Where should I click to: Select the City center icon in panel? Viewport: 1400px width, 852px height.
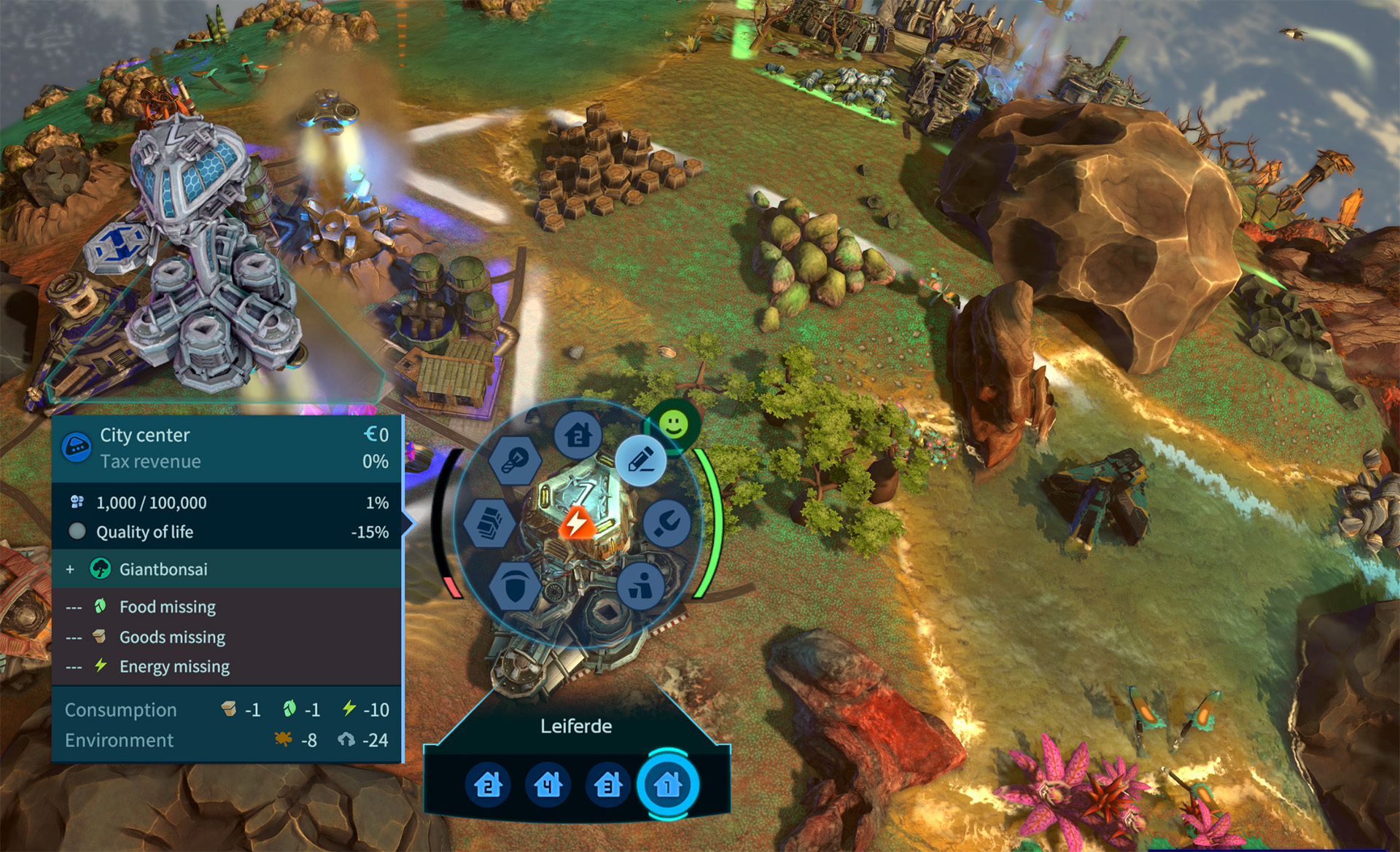(77, 447)
